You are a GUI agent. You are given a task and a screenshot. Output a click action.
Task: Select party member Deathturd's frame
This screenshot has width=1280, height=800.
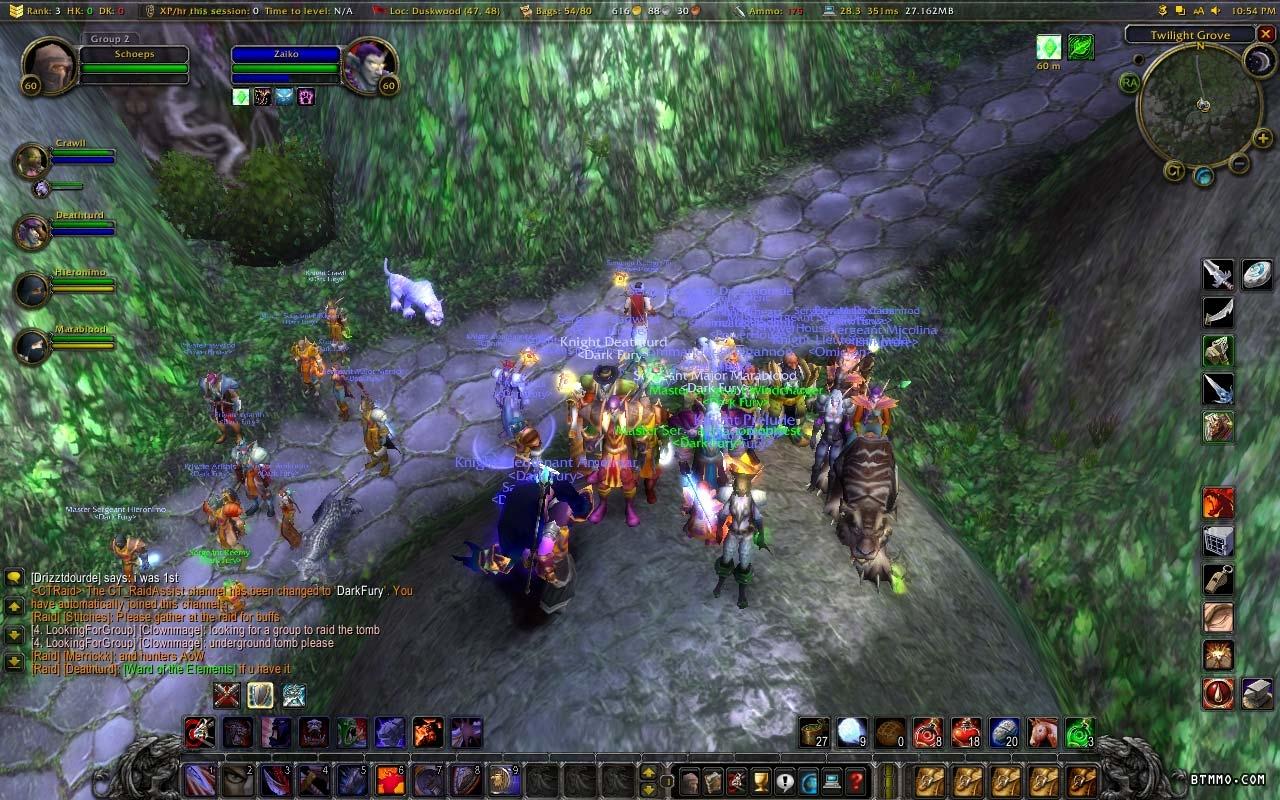point(32,232)
